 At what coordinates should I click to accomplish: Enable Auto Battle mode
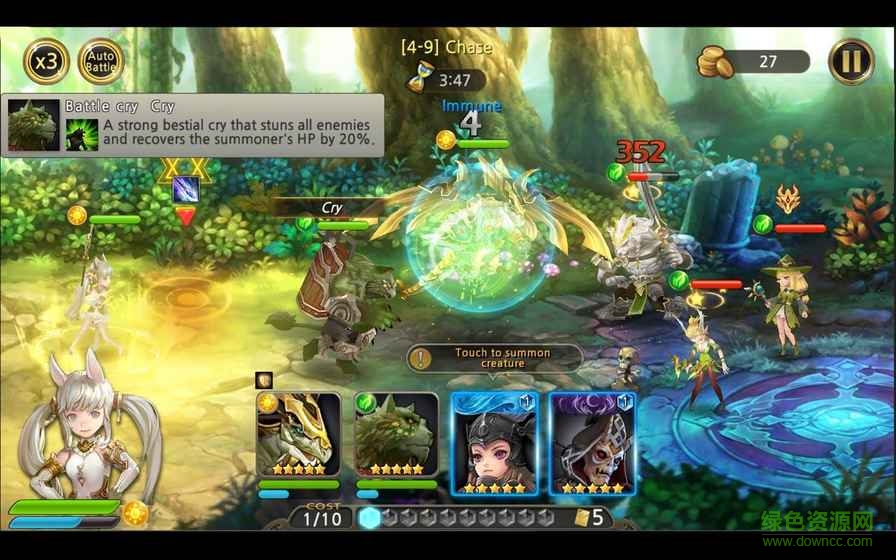[101, 61]
